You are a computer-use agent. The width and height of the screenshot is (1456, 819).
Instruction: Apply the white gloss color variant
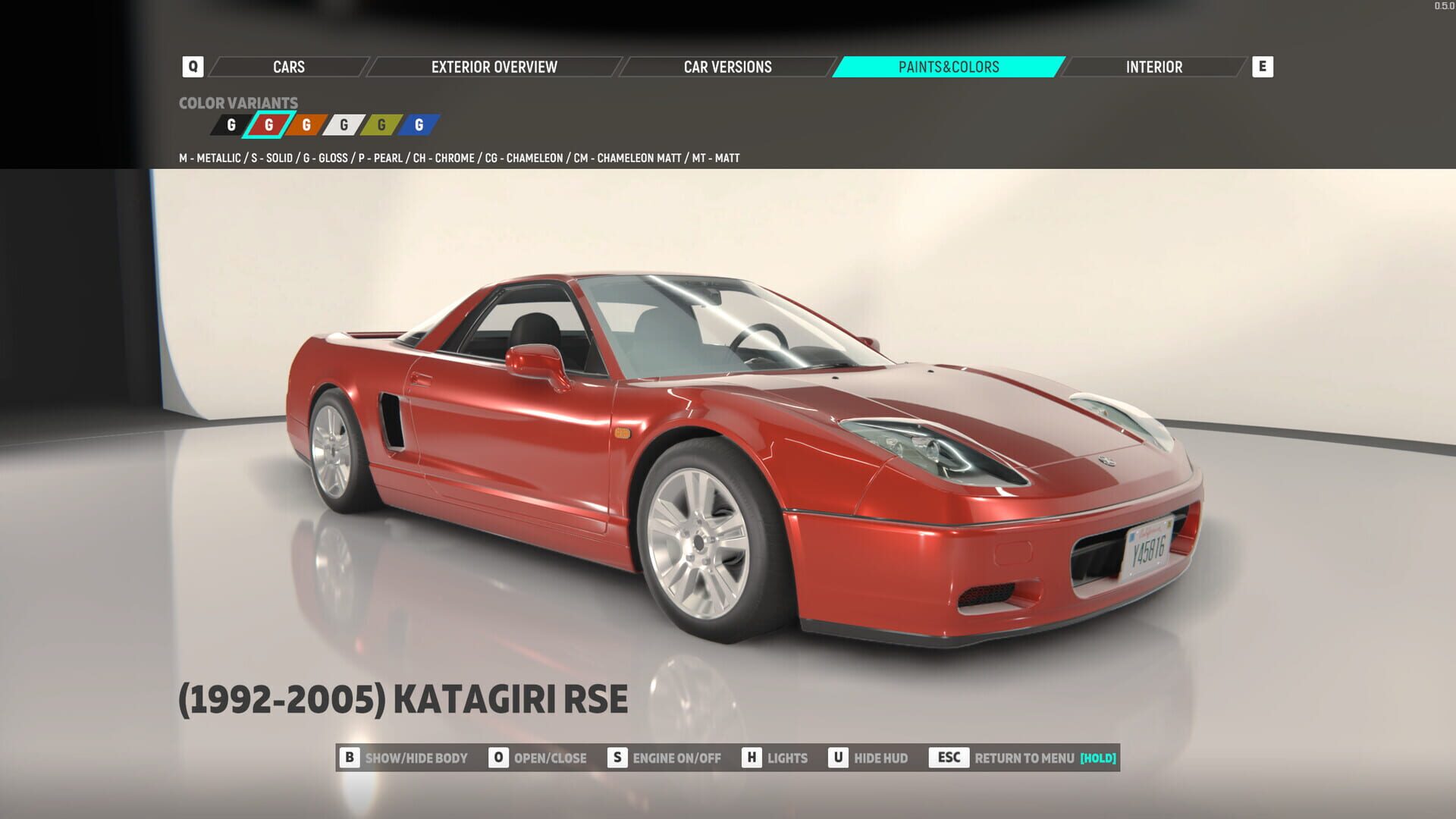point(344,125)
